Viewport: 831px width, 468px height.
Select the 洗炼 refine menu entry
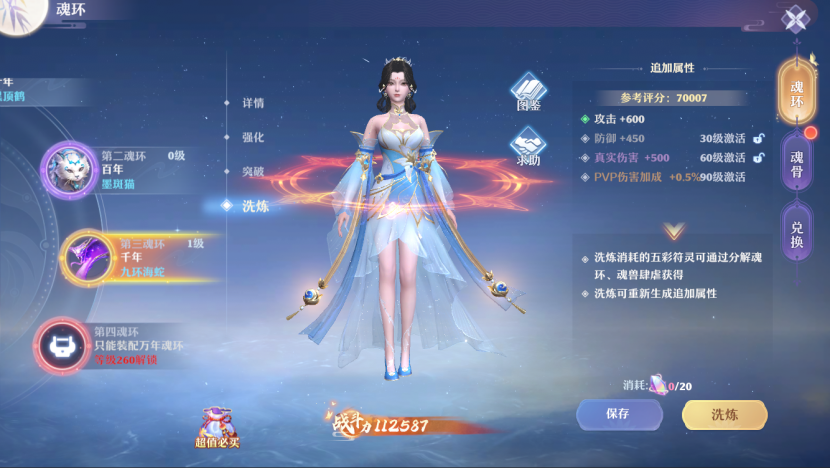pyautogui.click(x=253, y=206)
